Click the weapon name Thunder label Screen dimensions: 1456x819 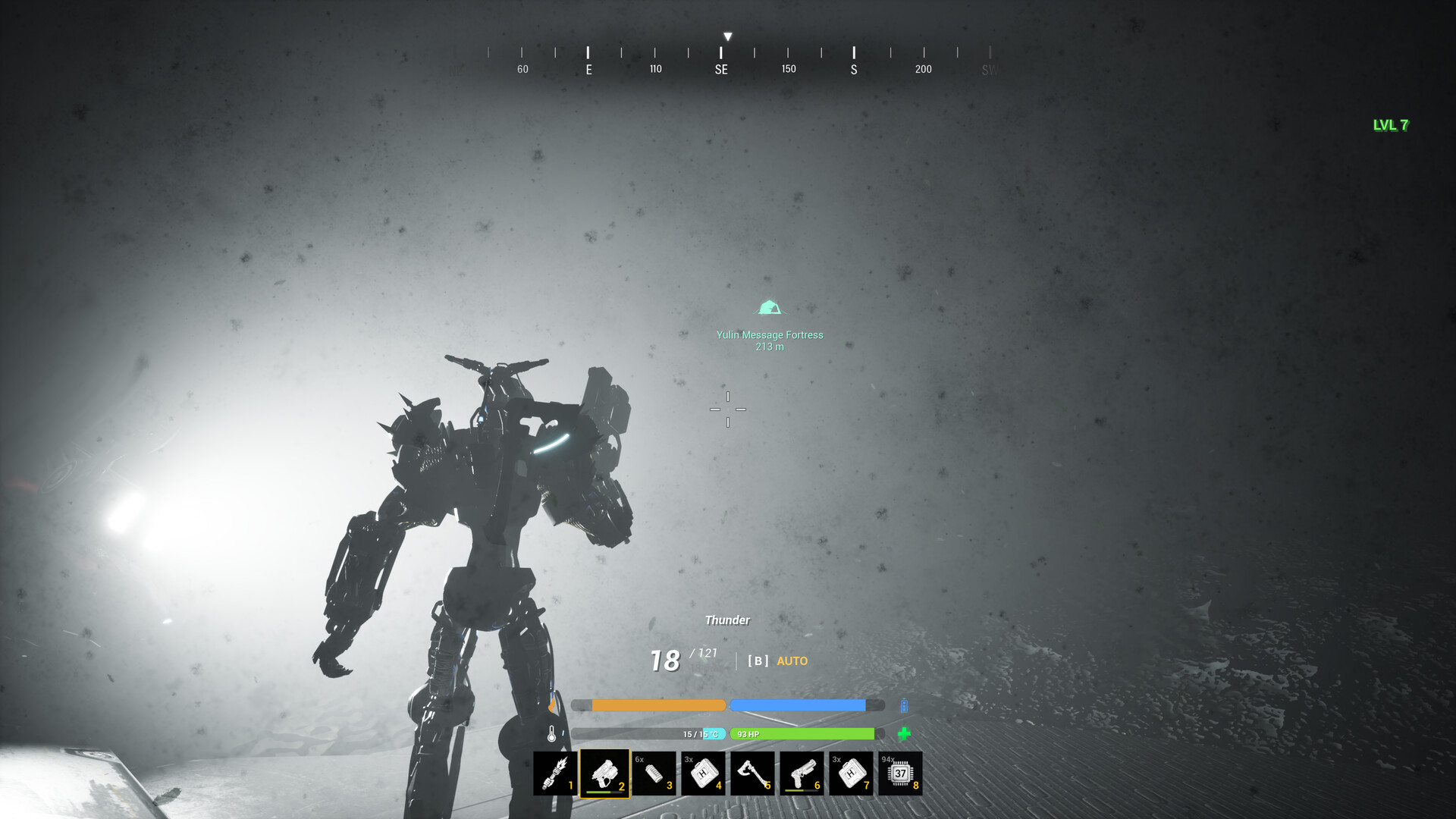coord(727,620)
